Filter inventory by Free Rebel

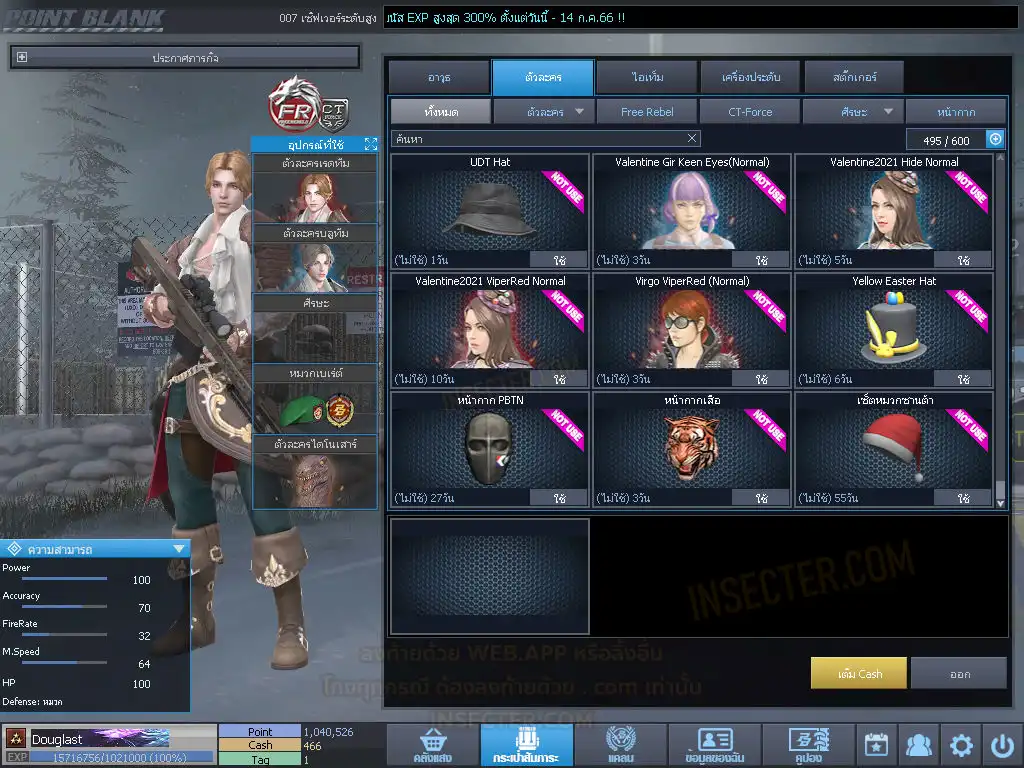tap(647, 112)
